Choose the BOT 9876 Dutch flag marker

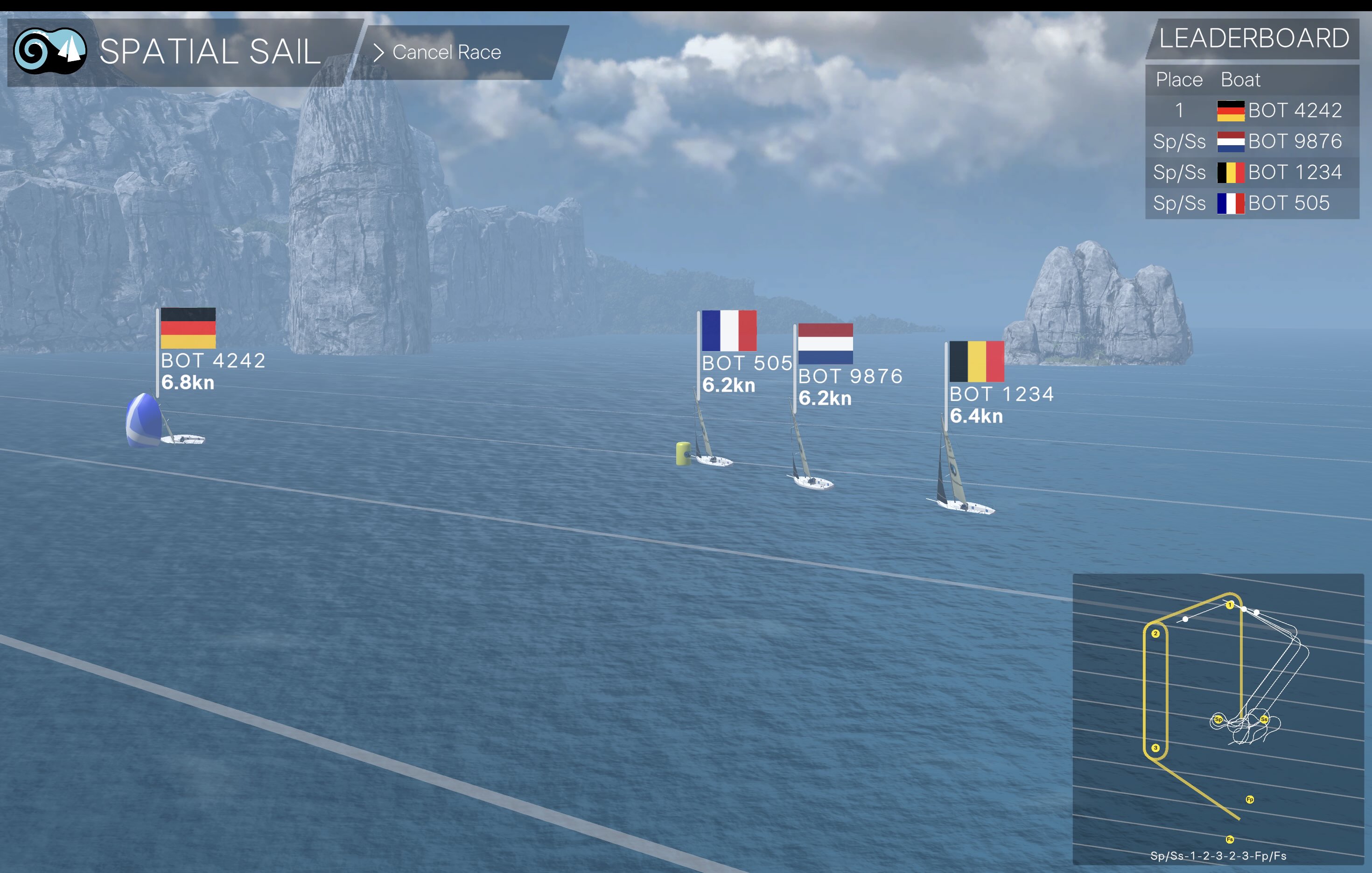pos(825,344)
